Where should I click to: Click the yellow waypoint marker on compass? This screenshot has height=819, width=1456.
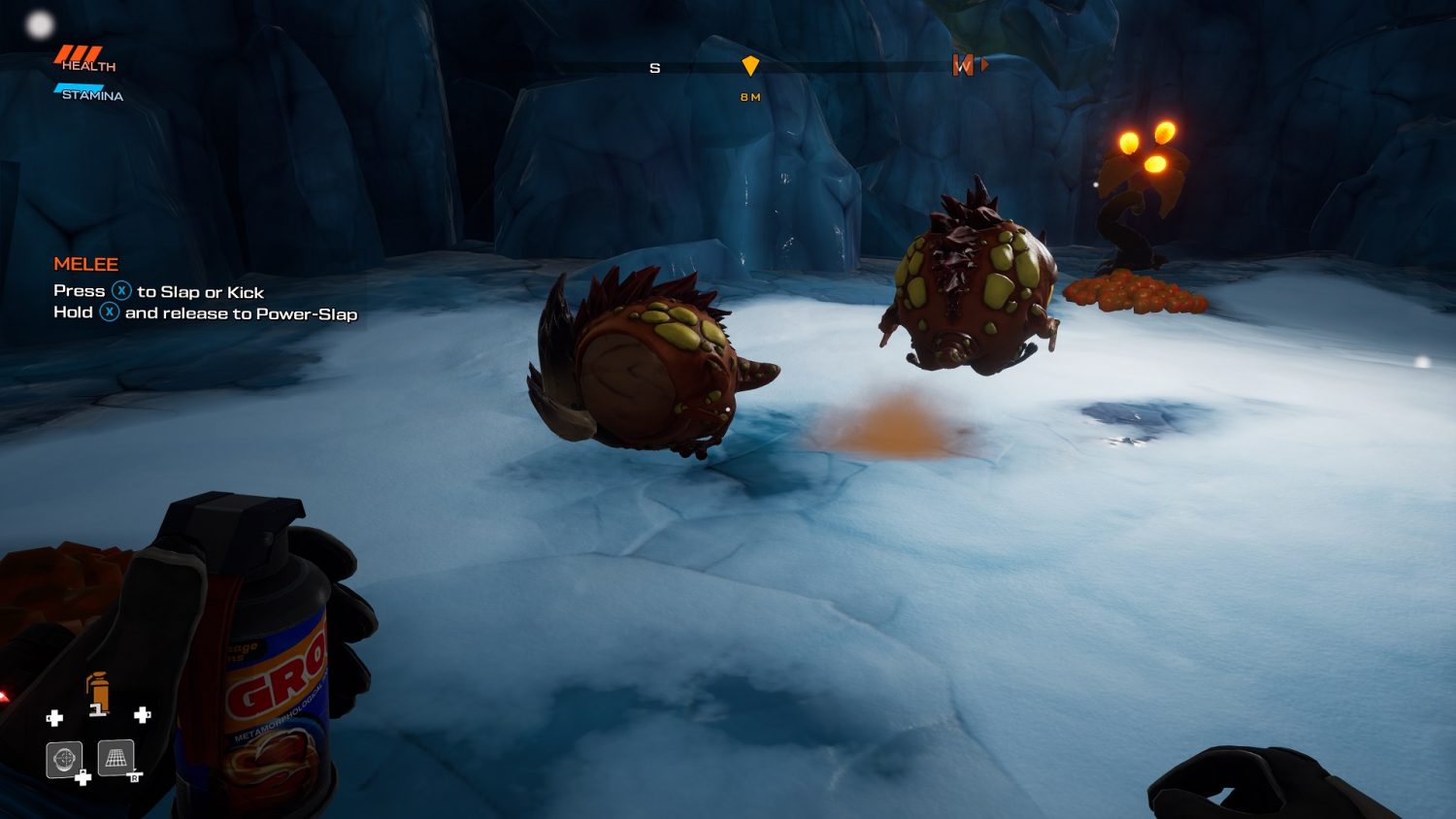750,66
